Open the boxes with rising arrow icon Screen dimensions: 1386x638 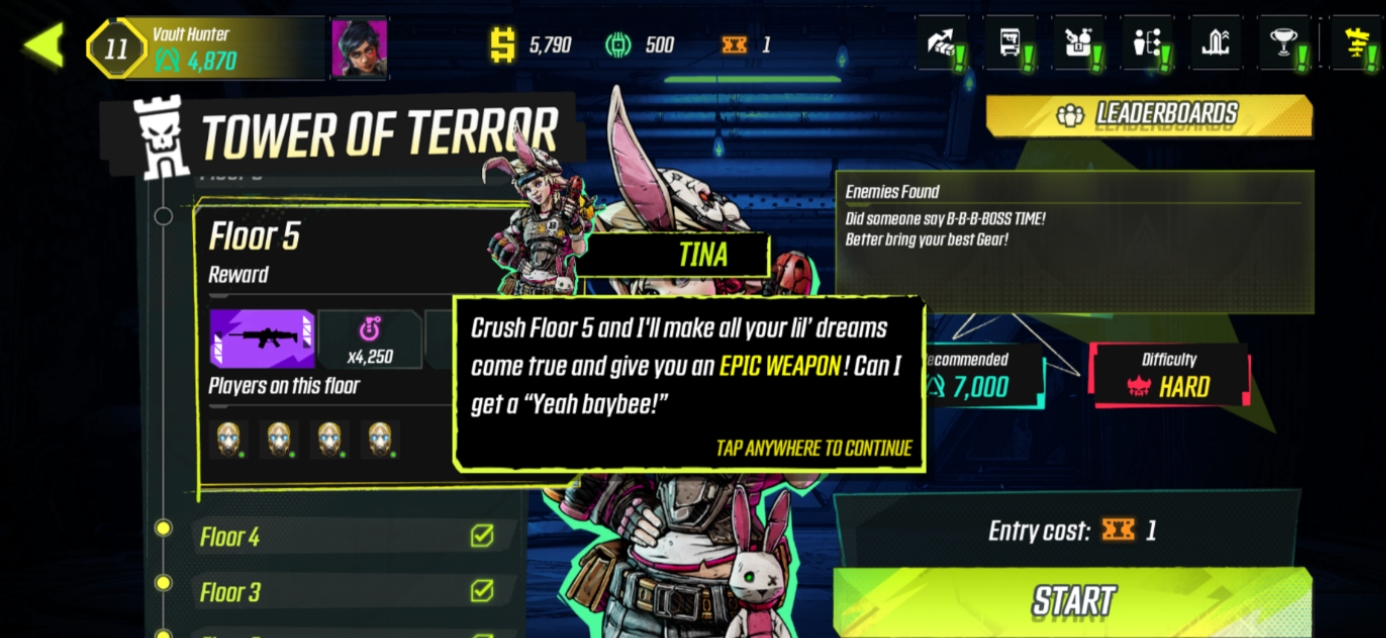pos(942,44)
